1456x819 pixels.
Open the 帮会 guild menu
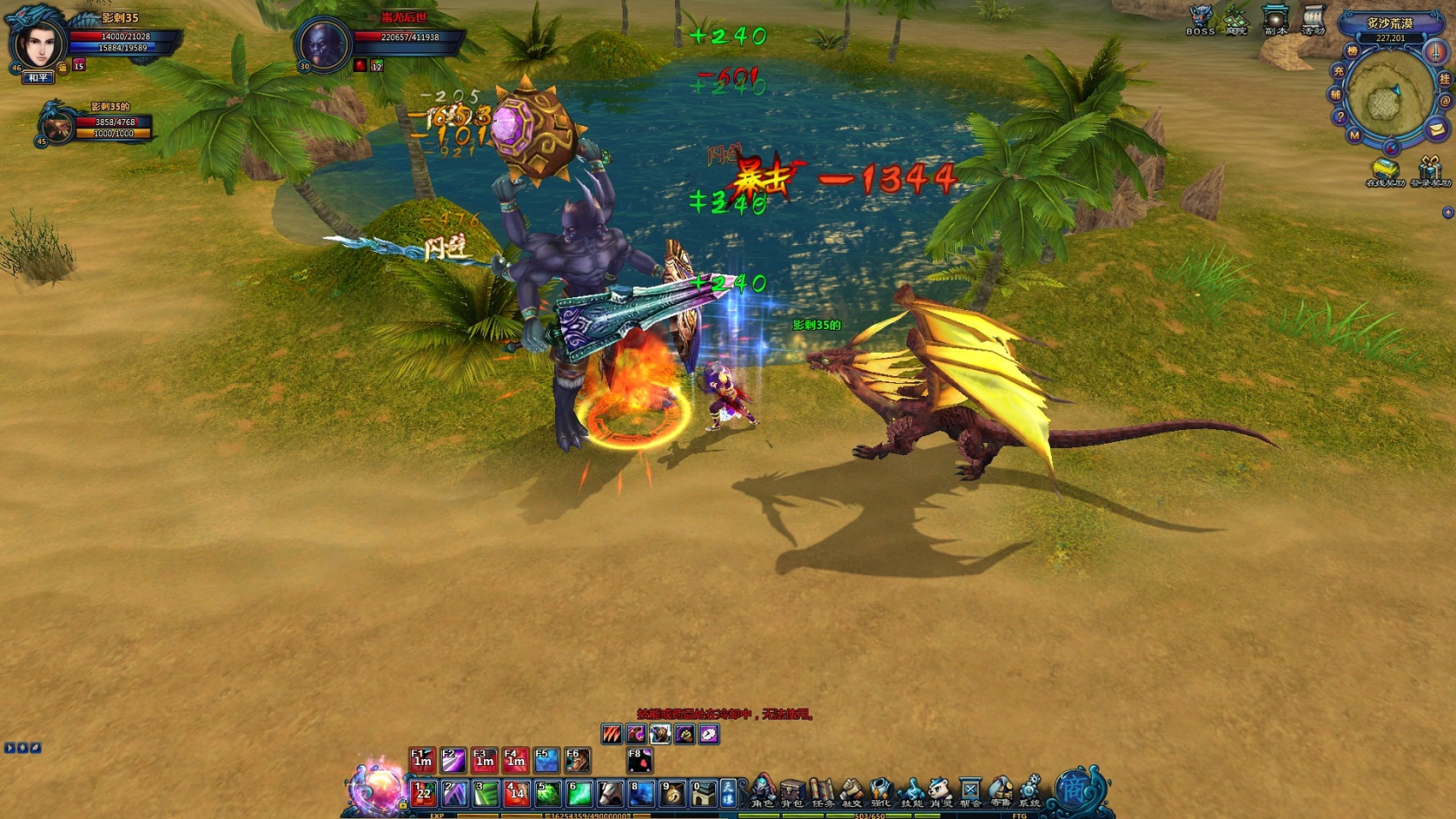[x=970, y=792]
